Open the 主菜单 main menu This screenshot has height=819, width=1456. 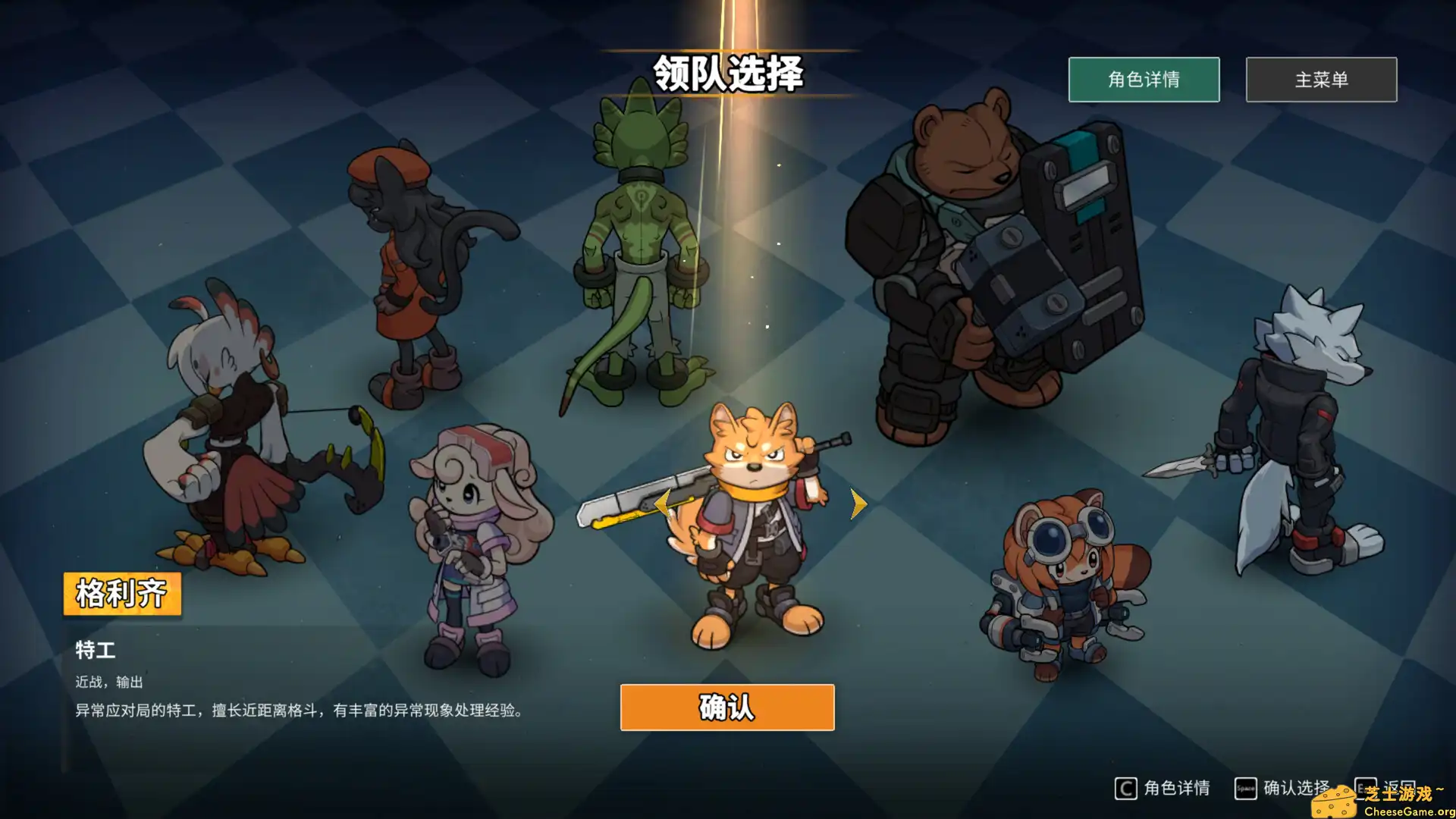[1320, 80]
